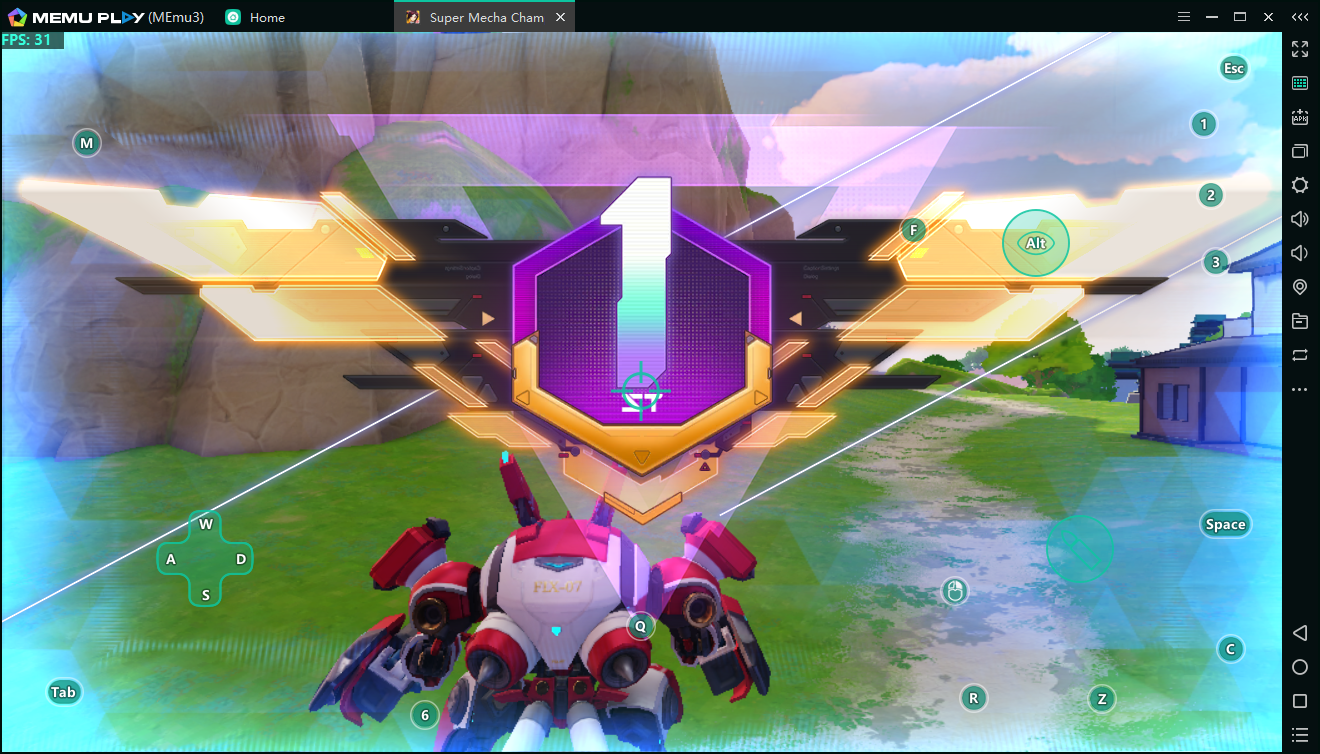The image size is (1320, 754).
Task: Close the Super Mecha Cham tab
Action: tap(560, 17)
